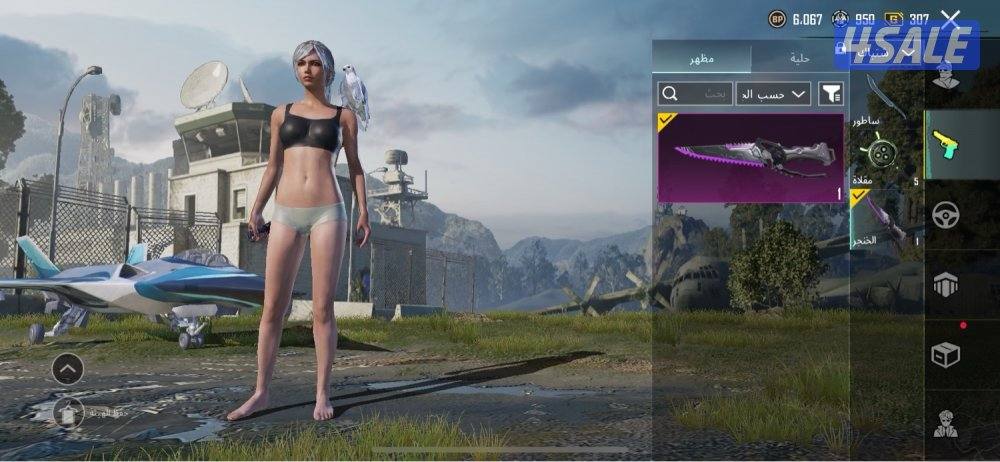Choose the dagger (الخنجر) melee category
Screen dimensions: 1000x462
tap(880, 220)
